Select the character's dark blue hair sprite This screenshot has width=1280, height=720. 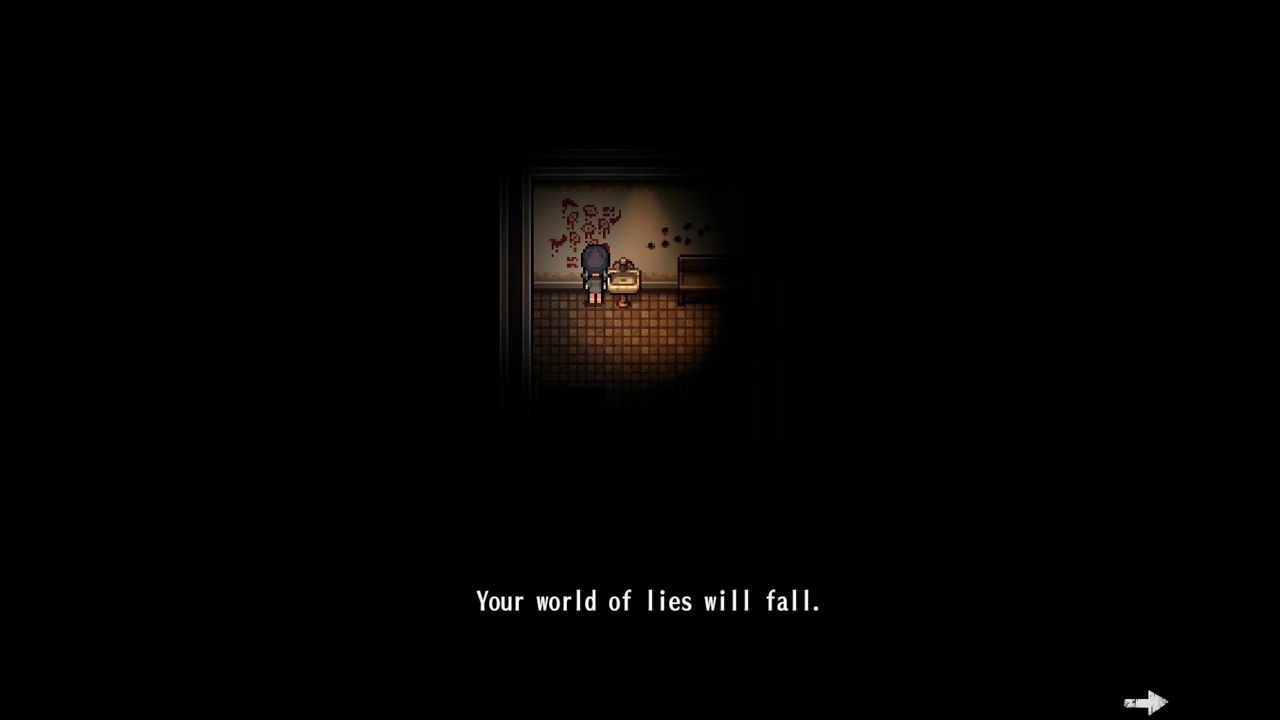[596, 258]
